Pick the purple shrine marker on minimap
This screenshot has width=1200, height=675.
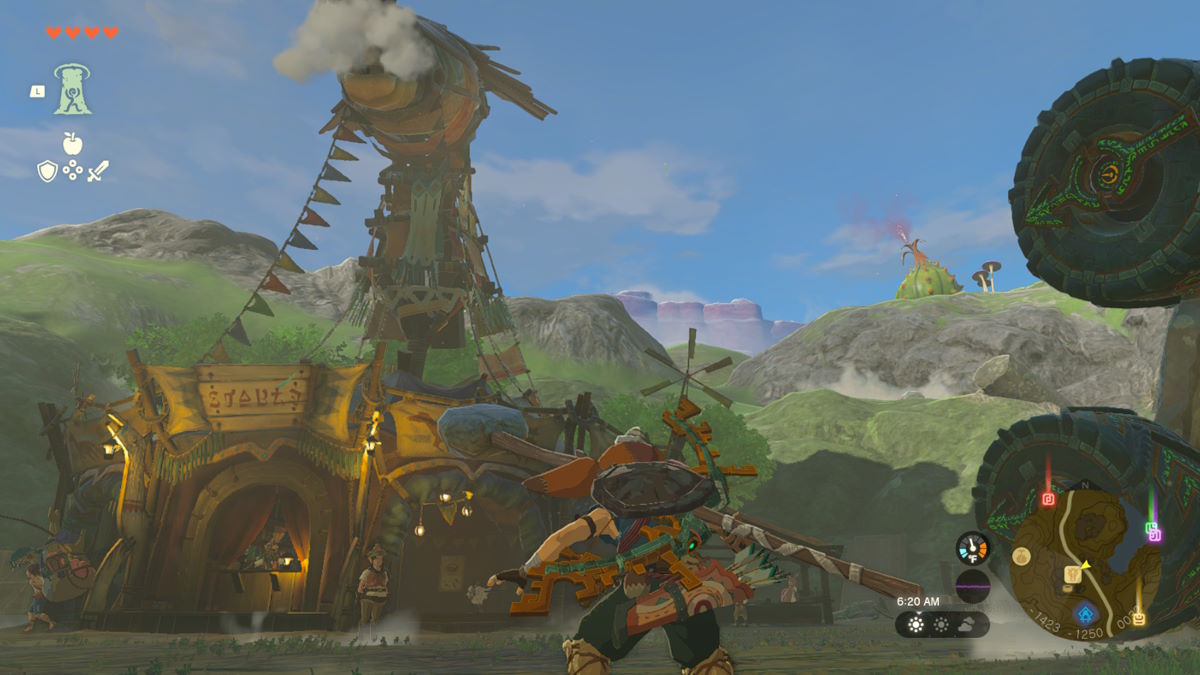1156,536
